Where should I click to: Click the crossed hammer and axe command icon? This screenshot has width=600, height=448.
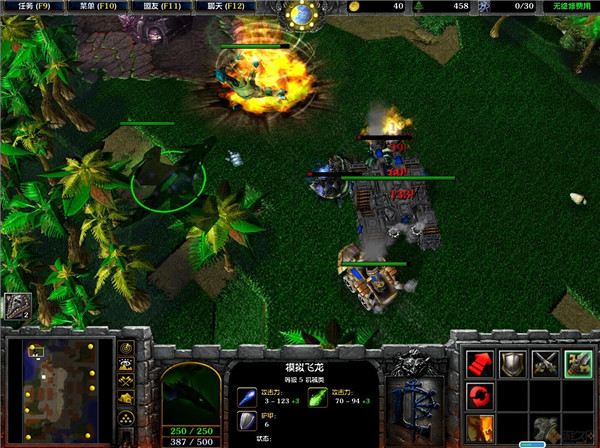click(545, 429)
